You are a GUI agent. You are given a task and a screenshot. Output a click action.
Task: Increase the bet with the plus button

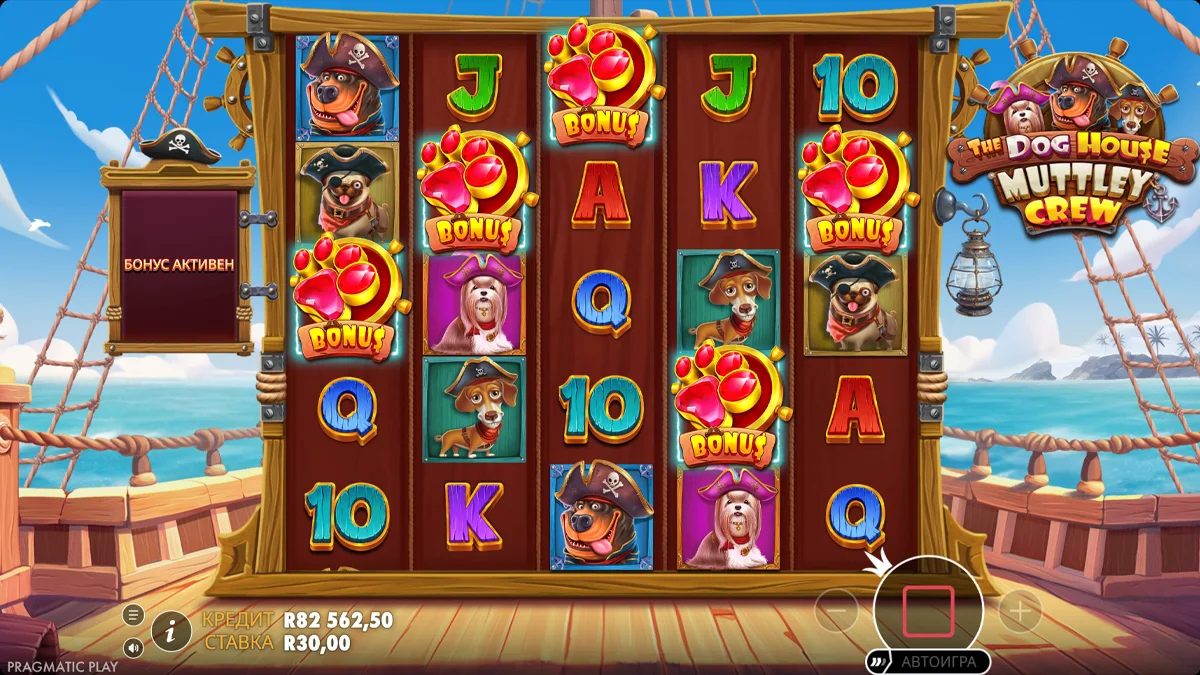point(1020,610)
